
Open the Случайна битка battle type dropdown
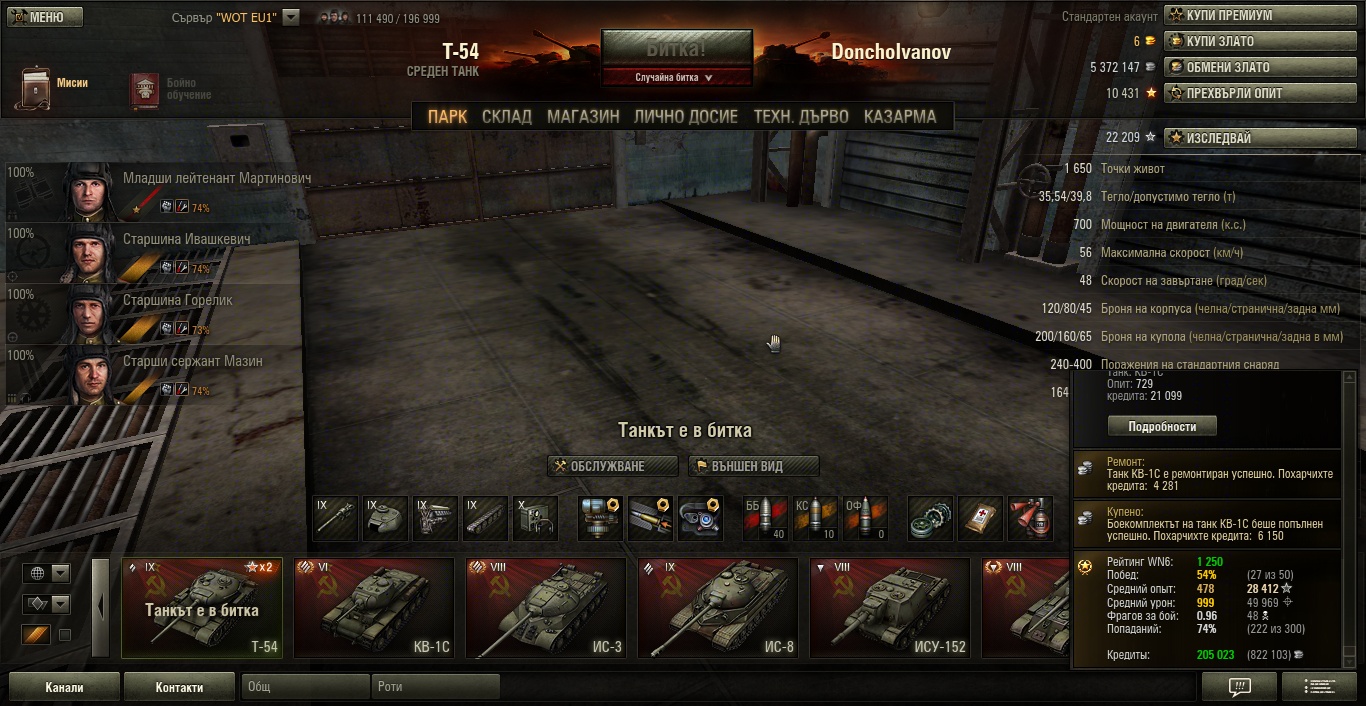pos(676,77)
